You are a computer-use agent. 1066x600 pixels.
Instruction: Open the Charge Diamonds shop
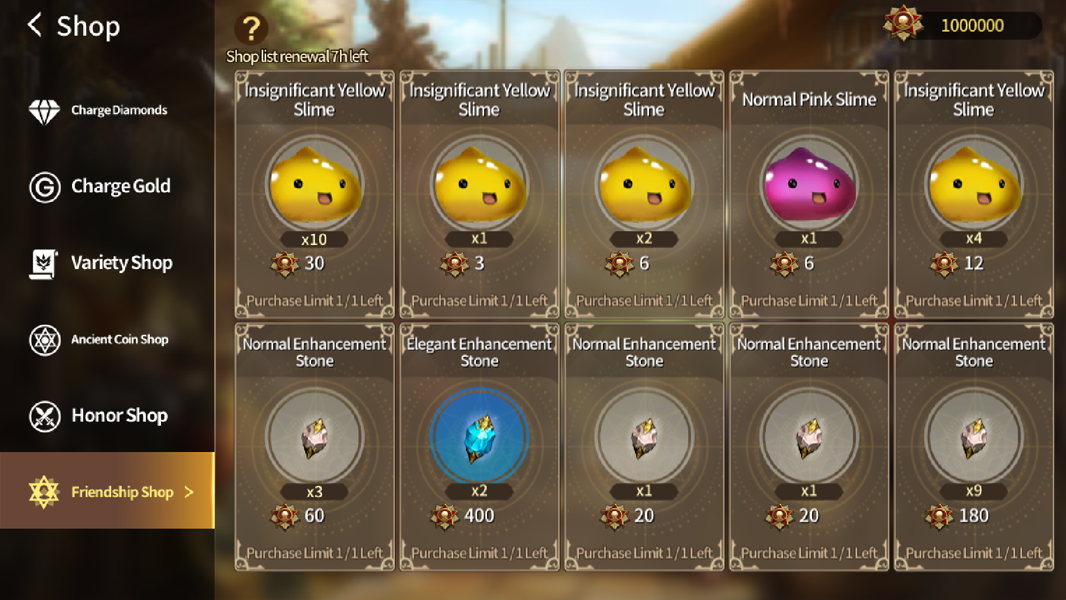pyautogui.click(x=107, y=110)
